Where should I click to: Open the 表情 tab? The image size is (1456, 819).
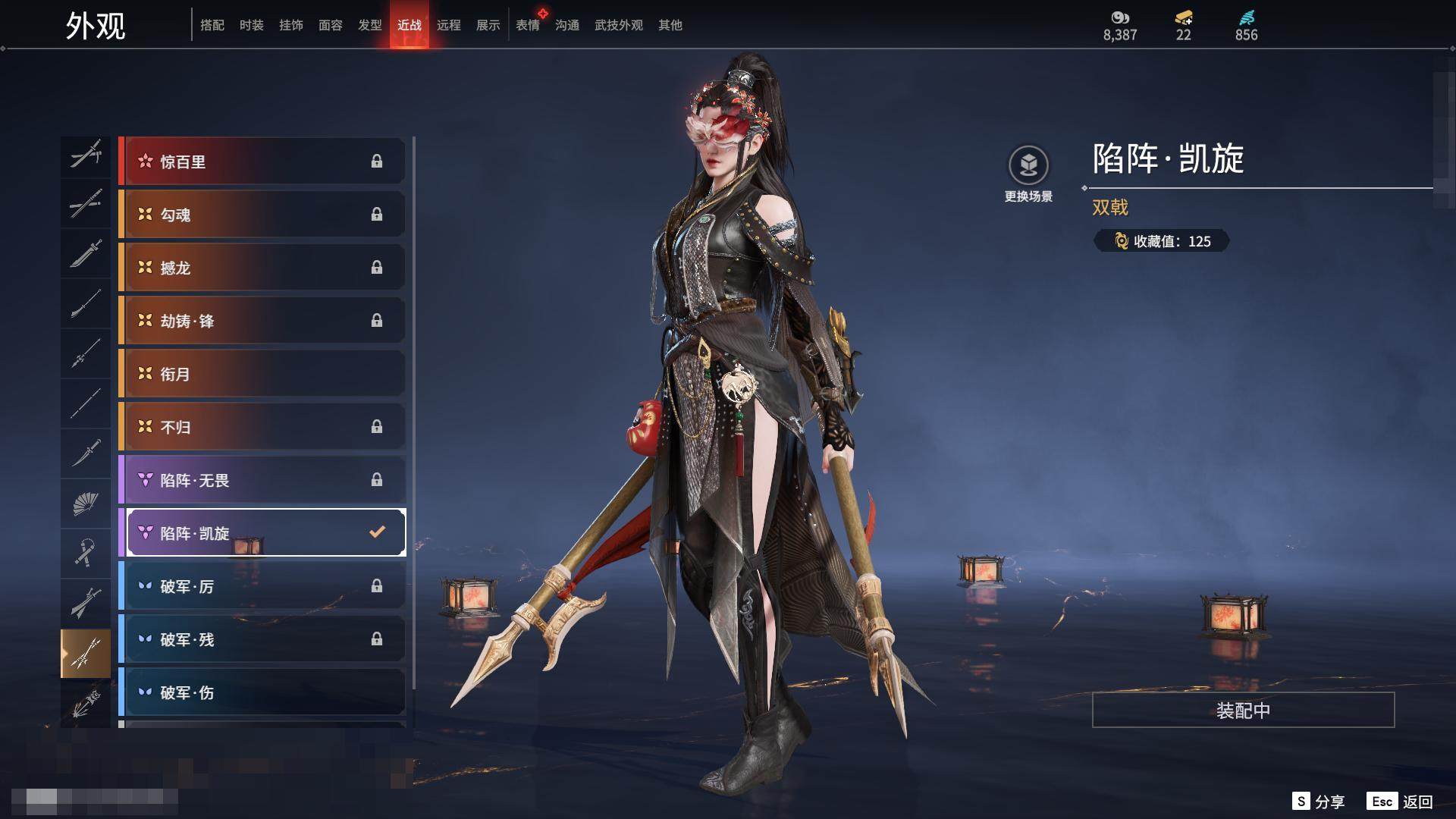click(527, 25)
